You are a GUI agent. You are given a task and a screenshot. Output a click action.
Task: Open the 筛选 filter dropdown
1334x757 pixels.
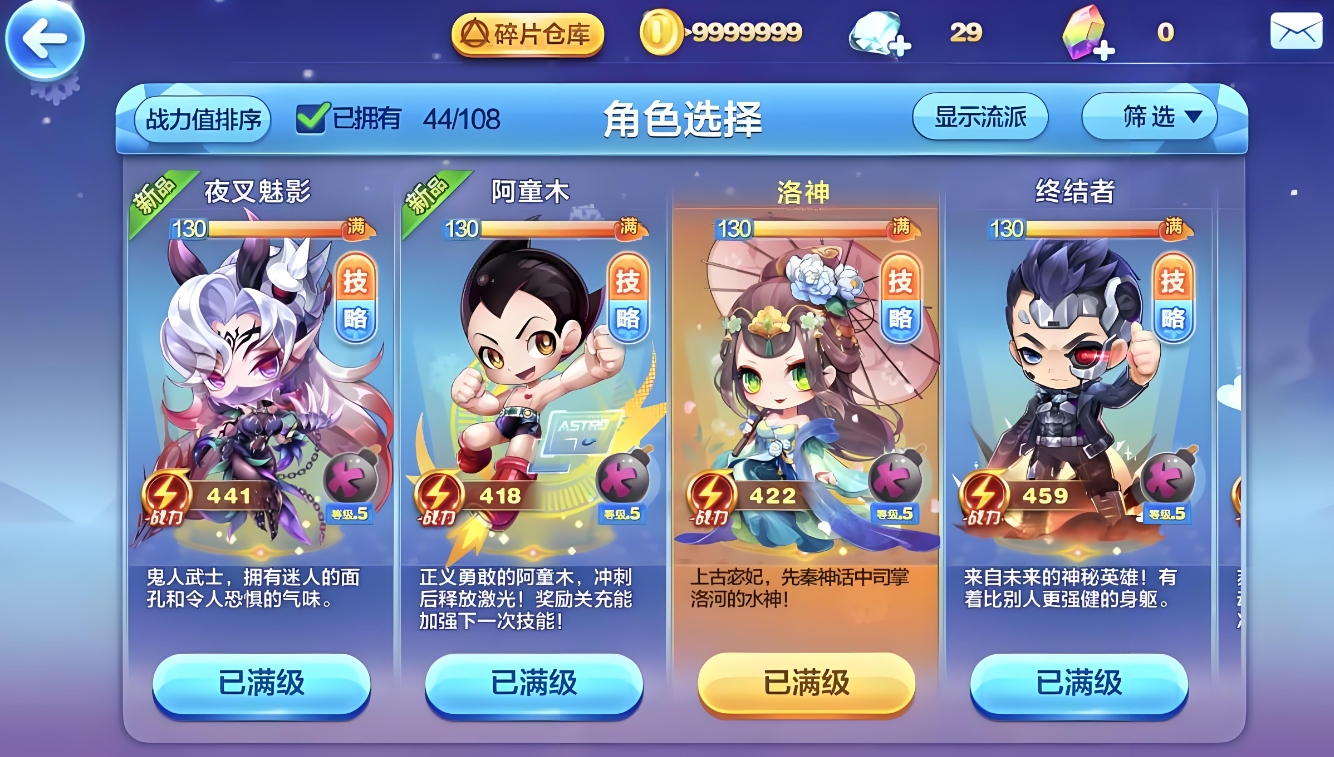1149,115
